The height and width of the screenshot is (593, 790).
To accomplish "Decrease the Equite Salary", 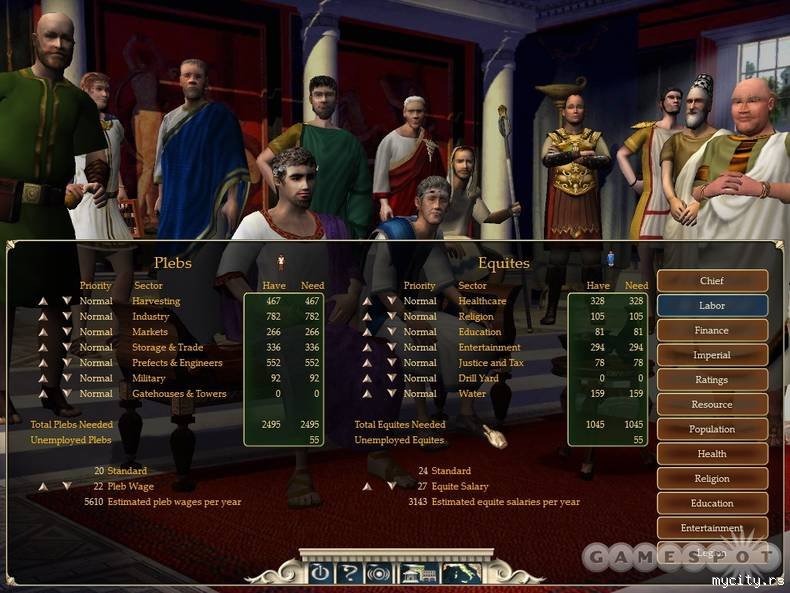I will tap(391, 487).
